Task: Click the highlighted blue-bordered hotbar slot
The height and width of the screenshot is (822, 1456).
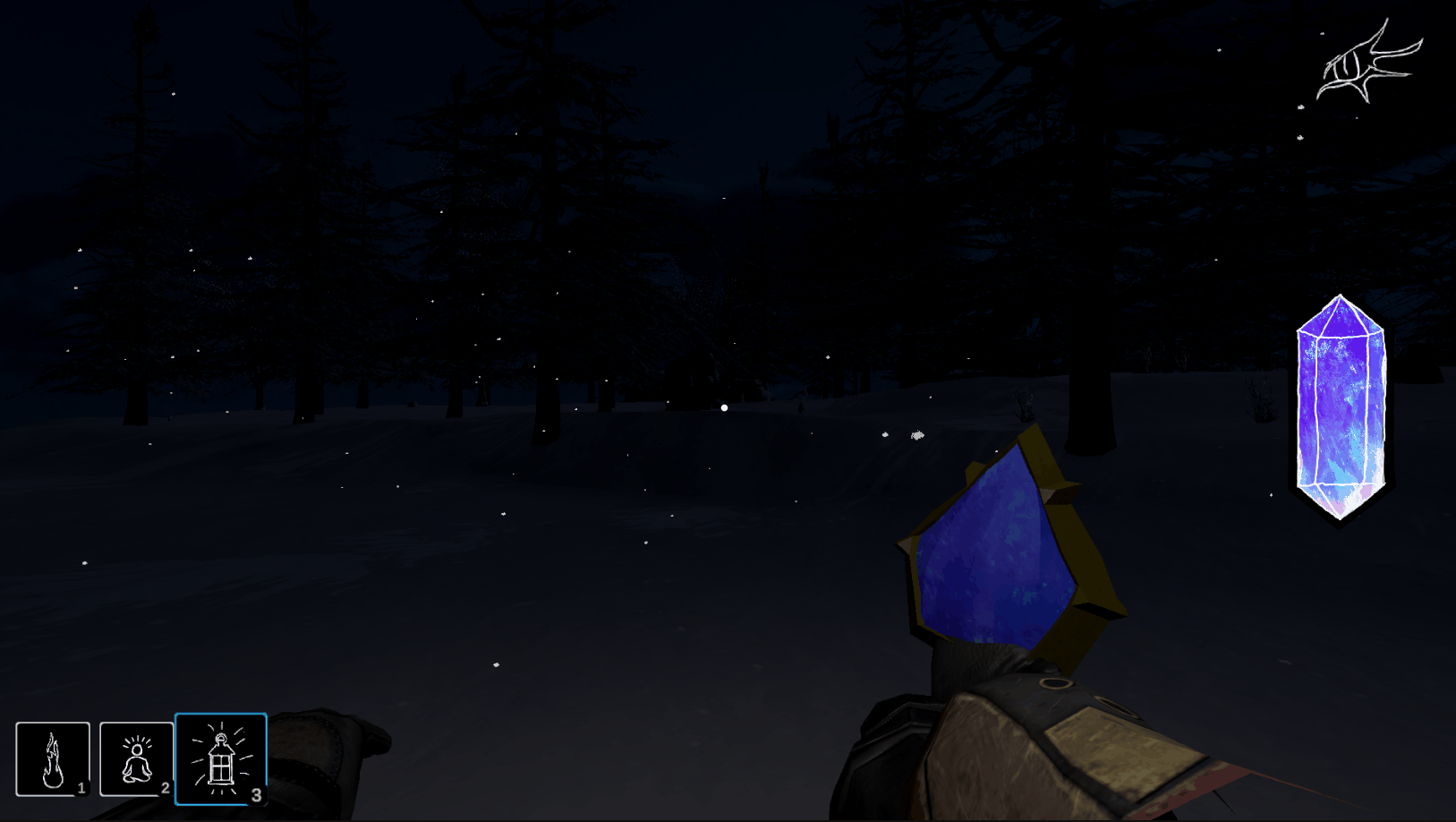Action: click(x=221, y=759)
